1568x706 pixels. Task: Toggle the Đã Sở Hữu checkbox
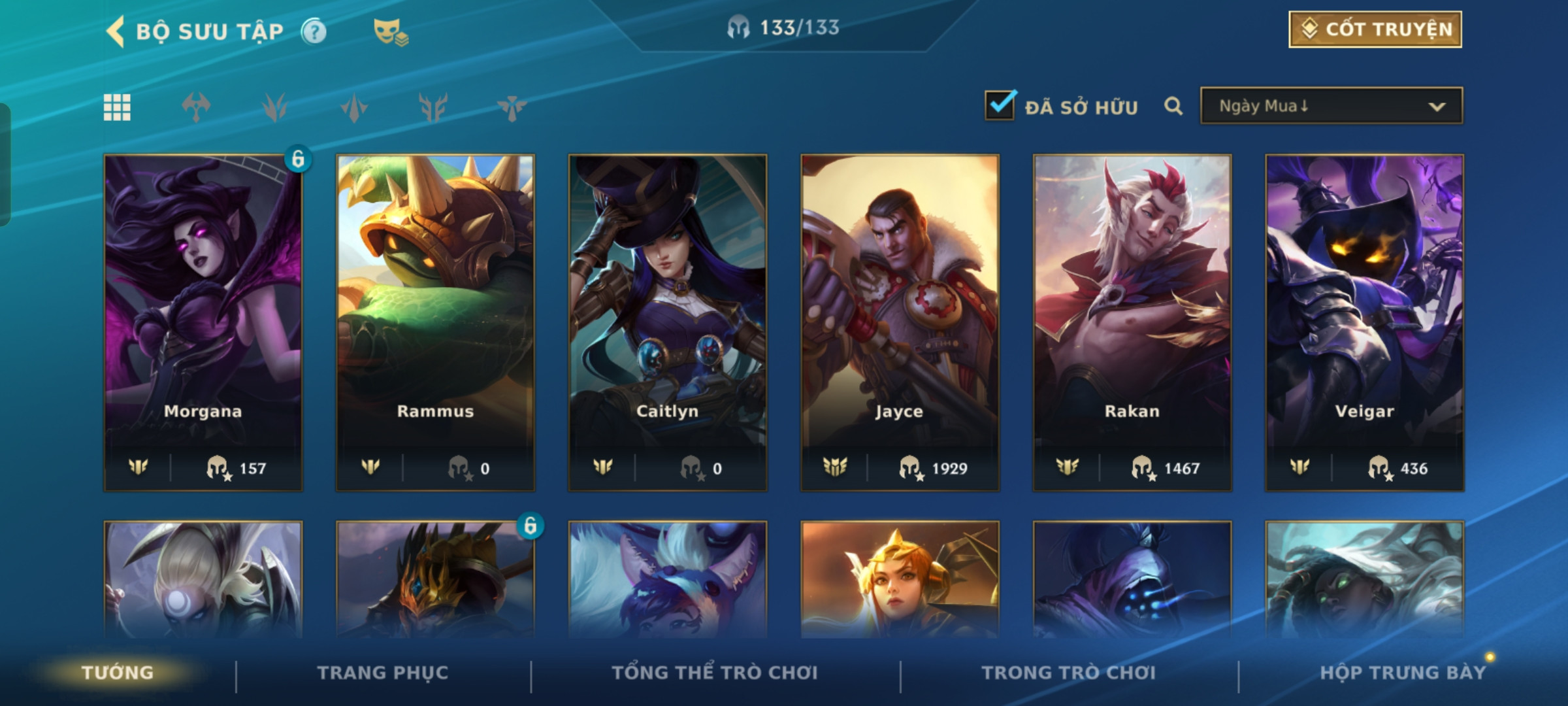pyautogui.click(x=1000, y=105)
